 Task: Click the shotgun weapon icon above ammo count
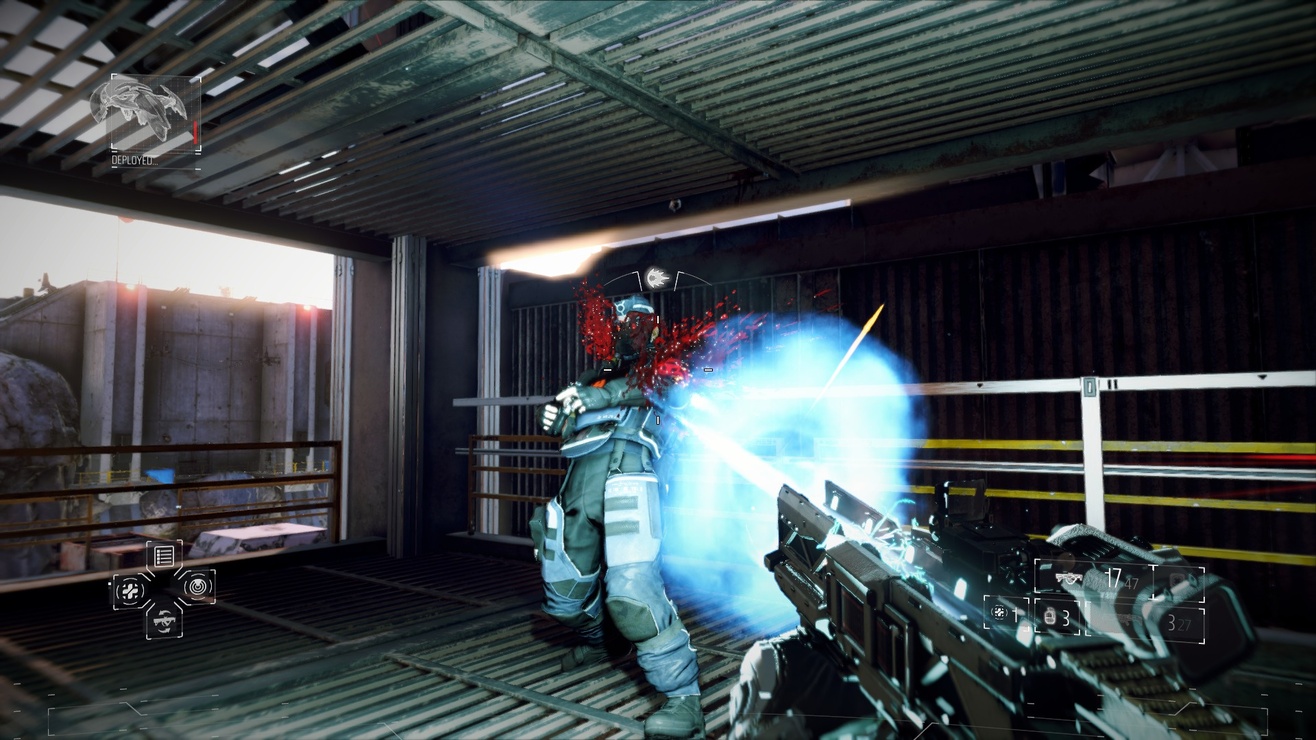point(1069,578)
